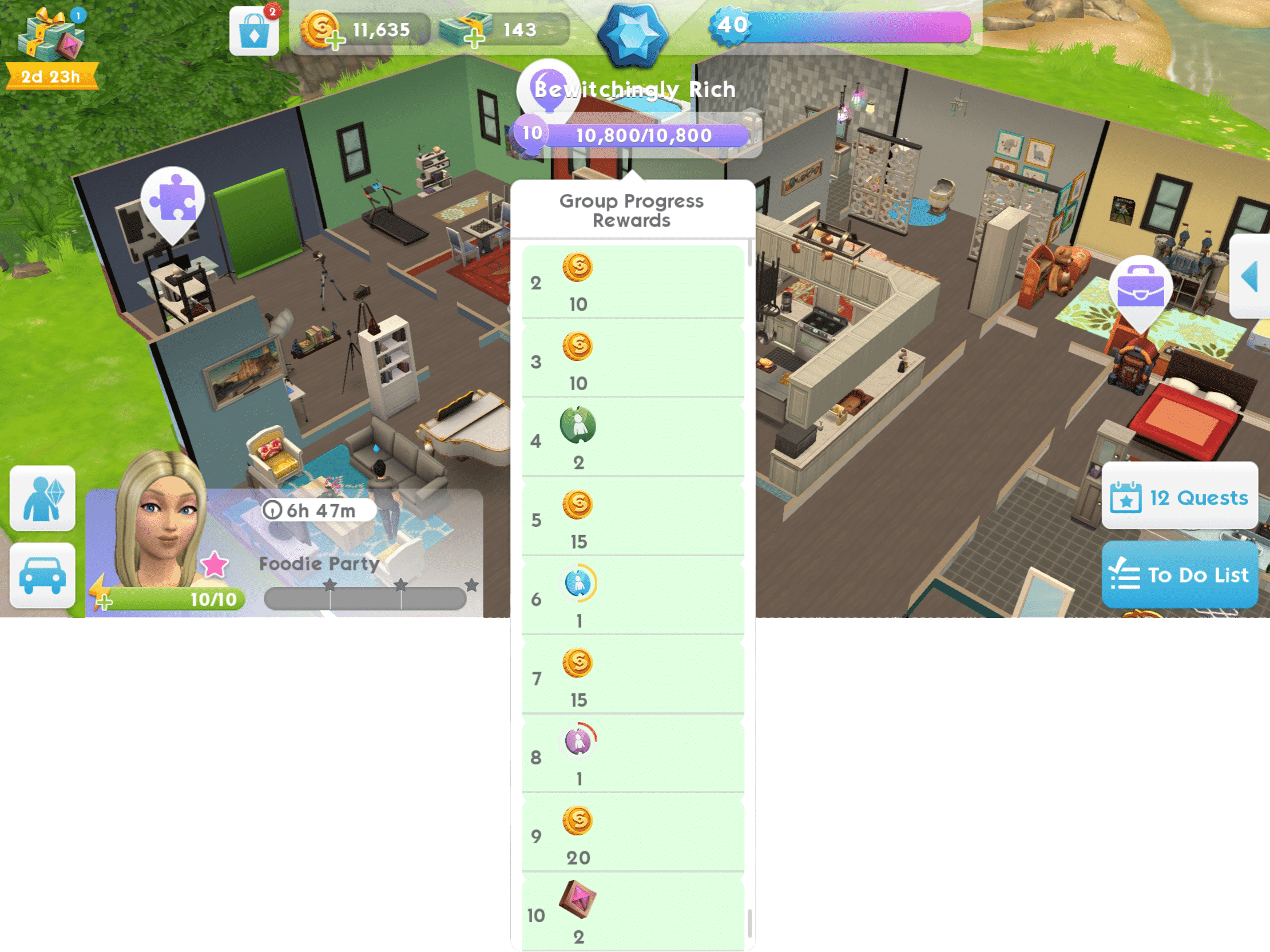The width and height of the screenshot is (1270, 952).
Task: Refill Sim energy with plus button
Action: click(x=104, y=602)
